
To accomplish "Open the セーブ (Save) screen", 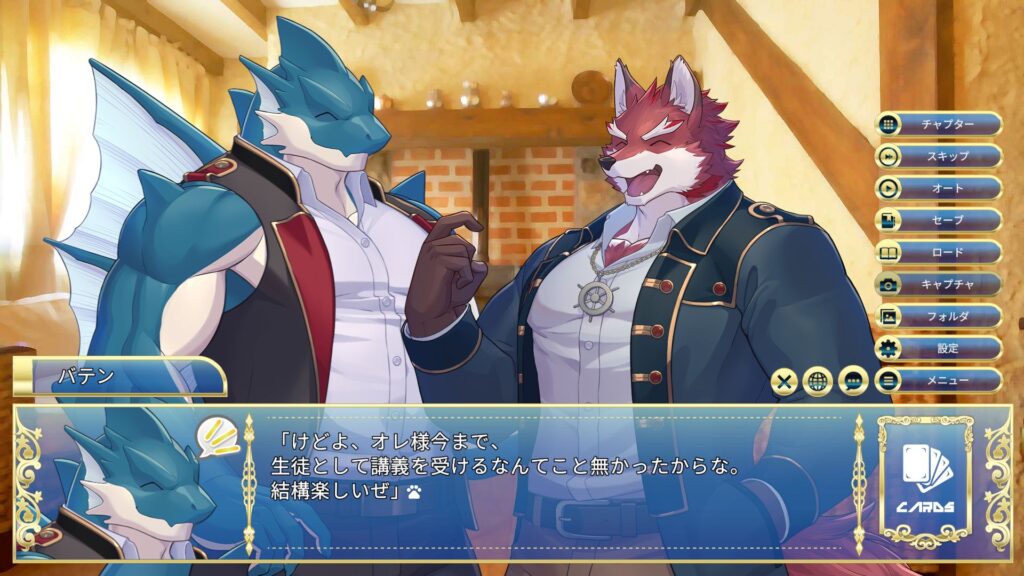I will (x=939, y=220).
